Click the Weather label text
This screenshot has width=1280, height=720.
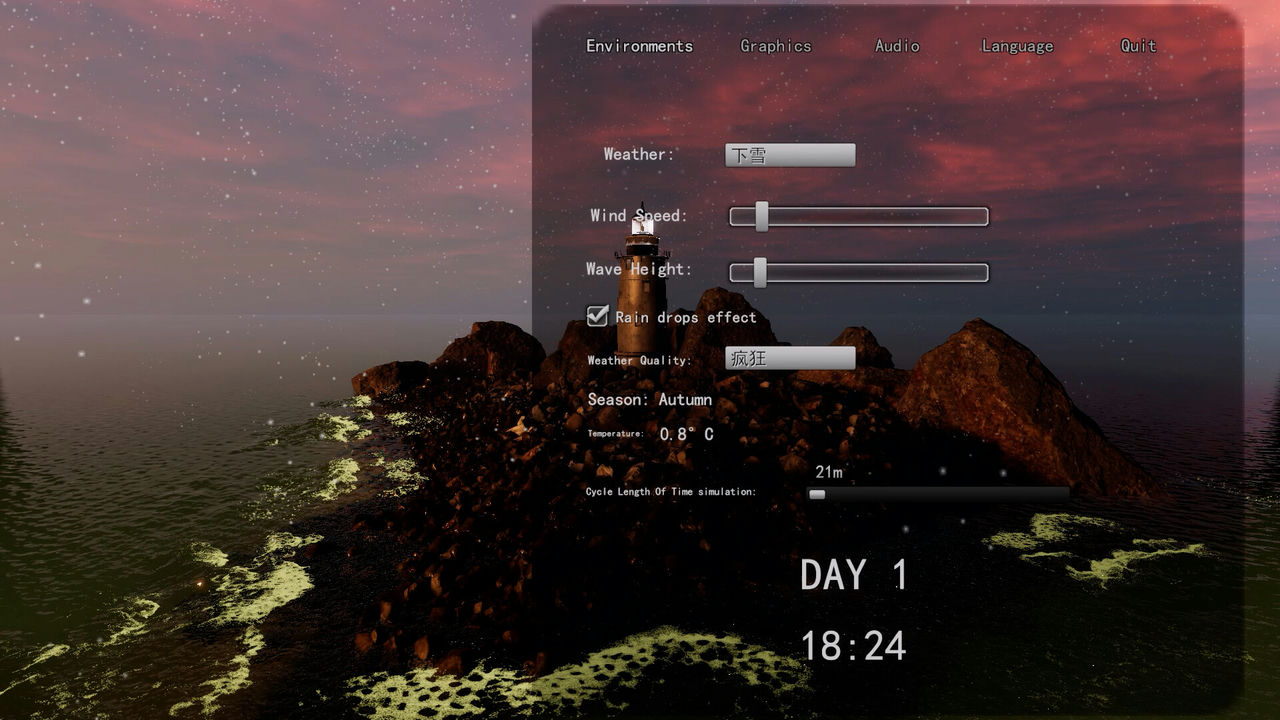(636, 154)
